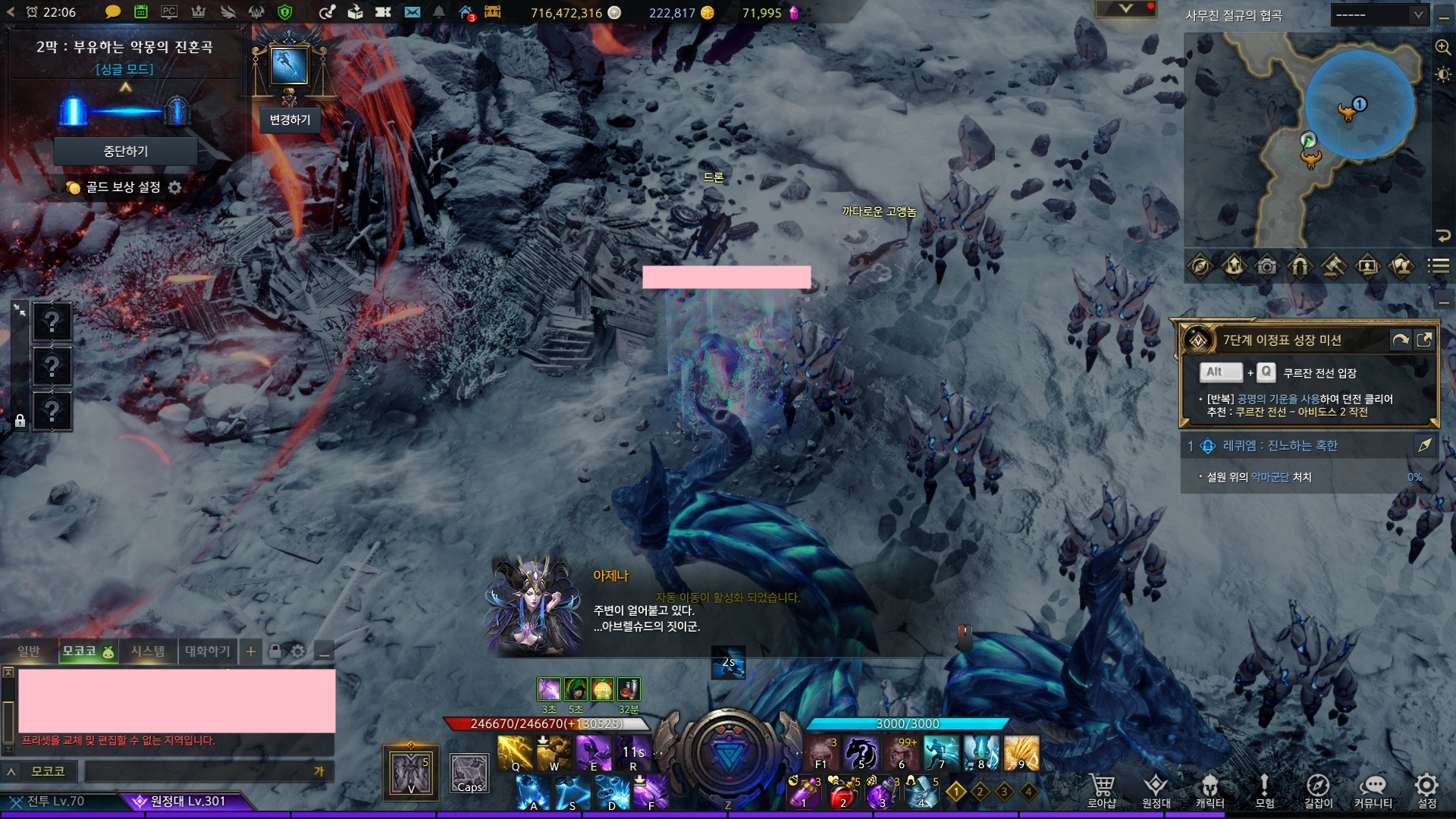Zoom in the minimap with magnifier
This screenshot has width=1456, height=819.
click(x=1442, y=47)
